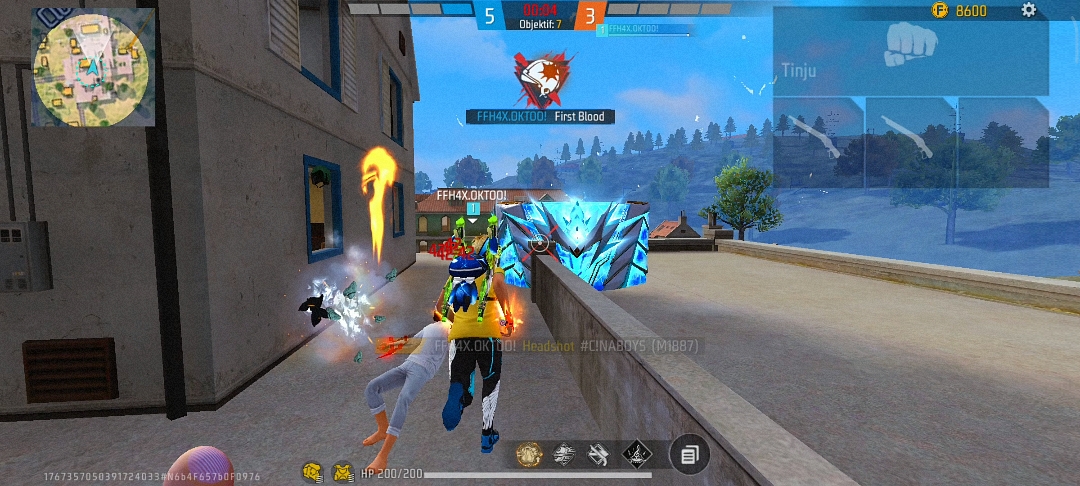This screenshot has width=1080, height=486.
Task: Open the minimap
Action: tap(94, 67)
